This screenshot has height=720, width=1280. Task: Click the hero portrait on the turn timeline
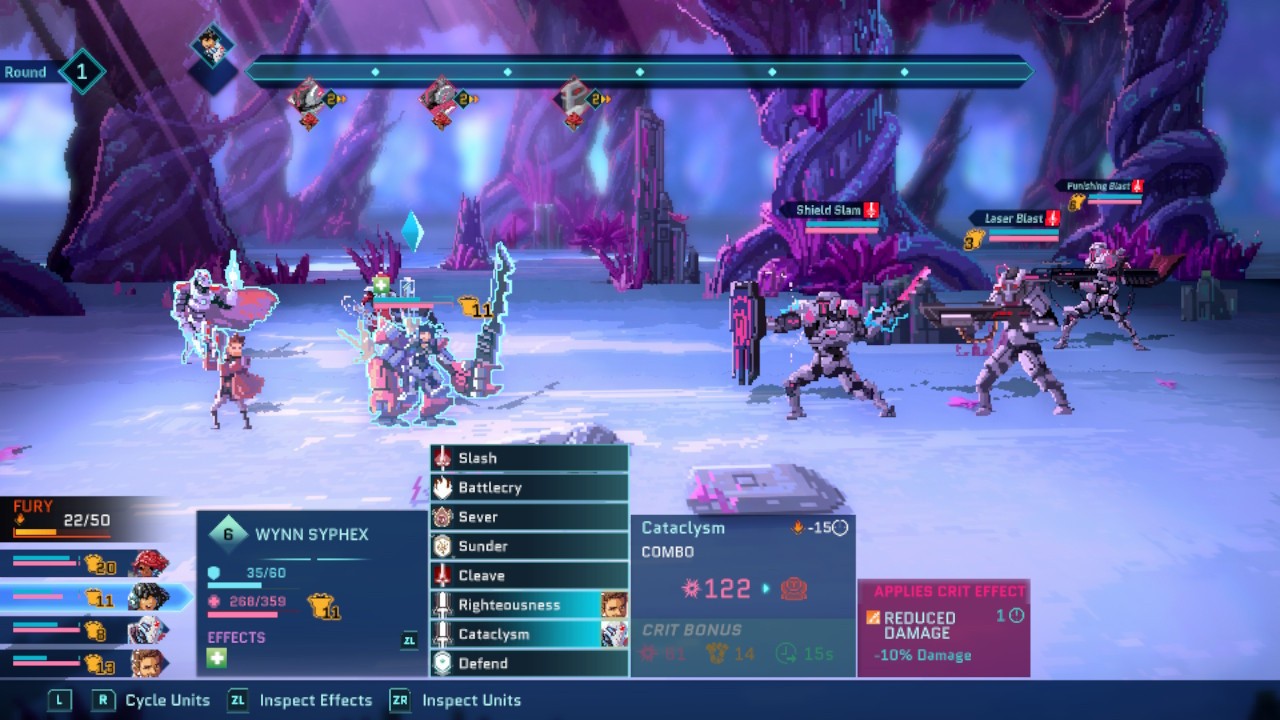click(213, 46)
